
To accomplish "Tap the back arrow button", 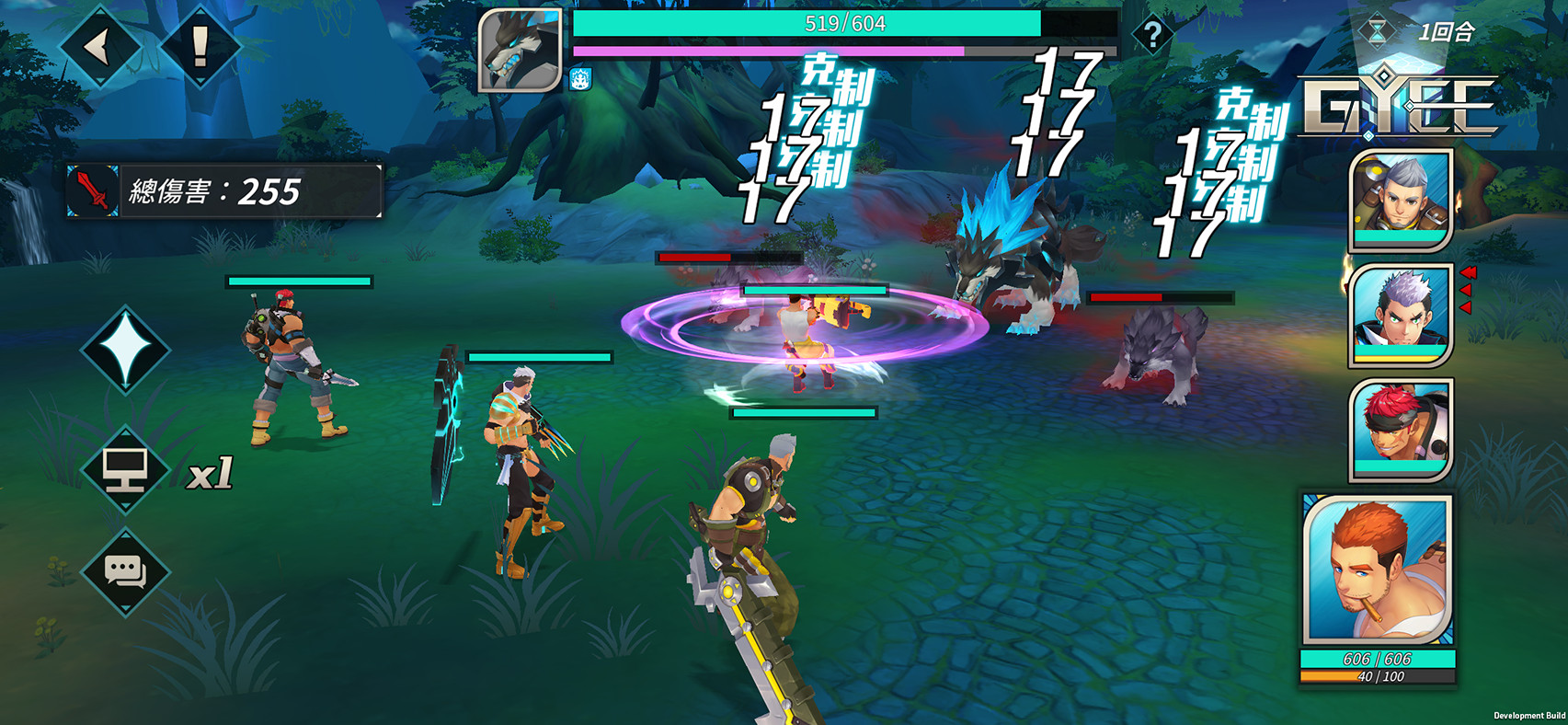I will click(99, 46).
